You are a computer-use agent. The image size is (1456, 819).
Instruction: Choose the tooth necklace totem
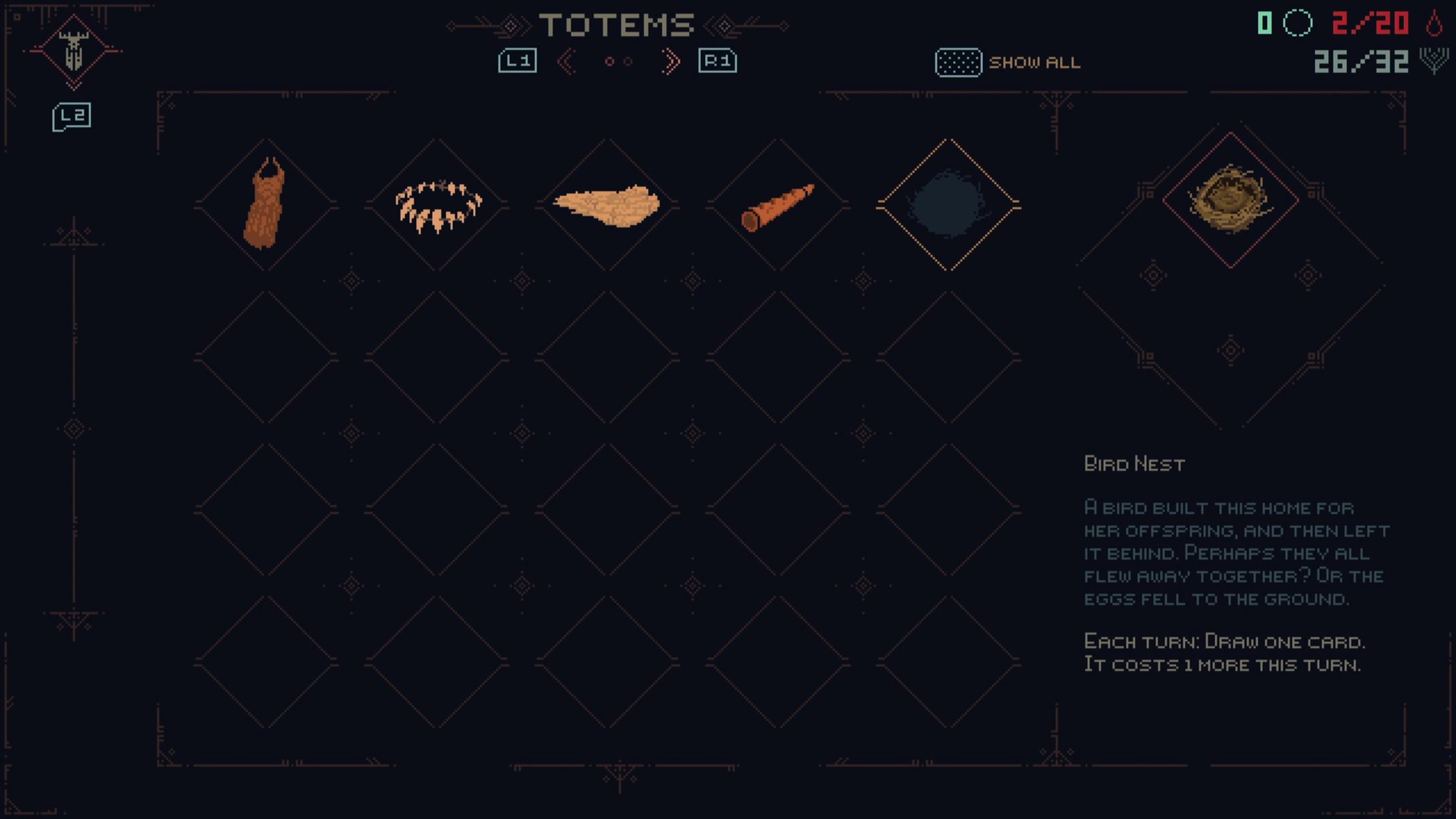coord(438,205)
